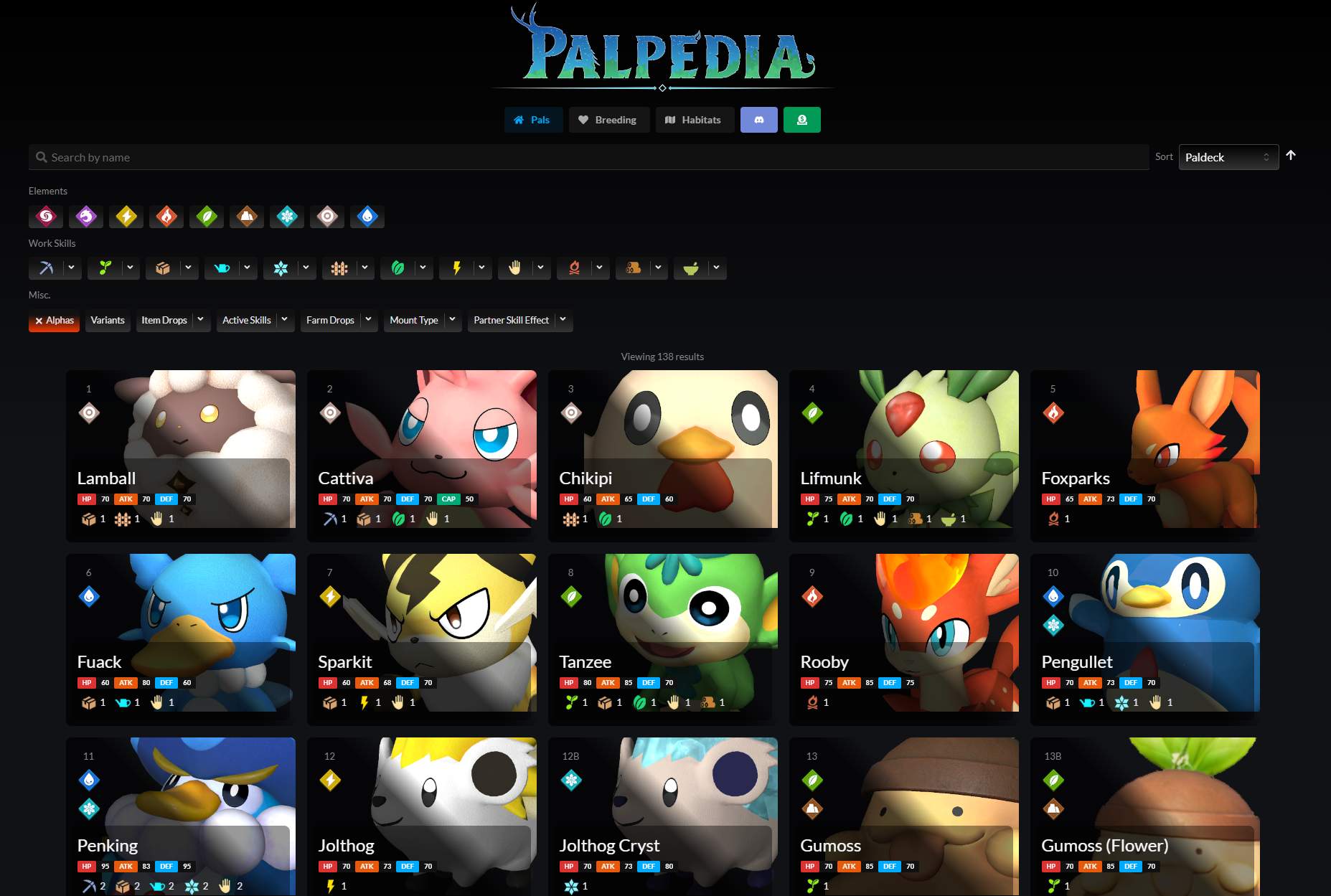Click the Variants filter button
1331x896 pixels.
(x=107, y=321)
